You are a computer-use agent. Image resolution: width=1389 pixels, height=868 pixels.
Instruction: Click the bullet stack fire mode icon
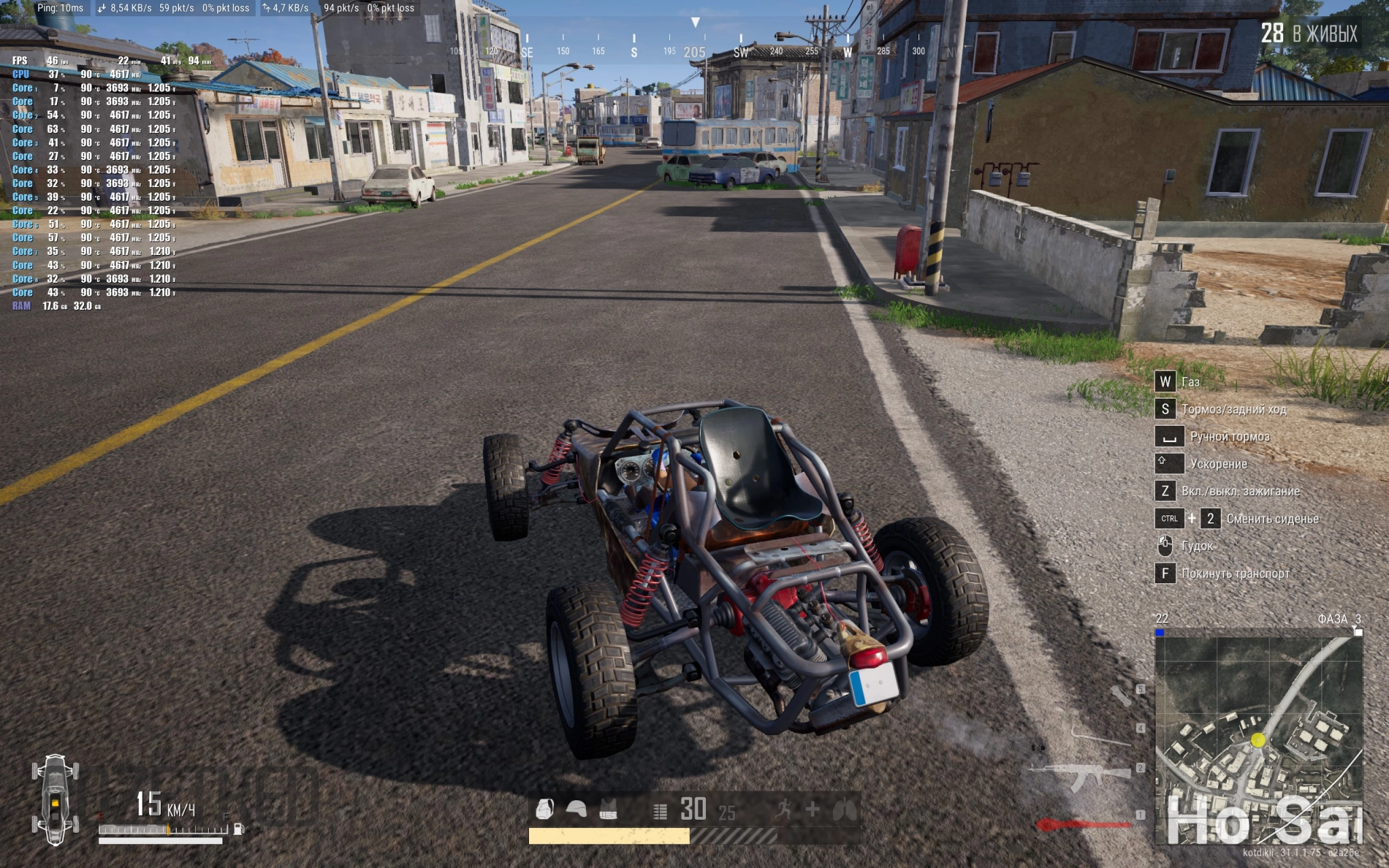(660, 811)
